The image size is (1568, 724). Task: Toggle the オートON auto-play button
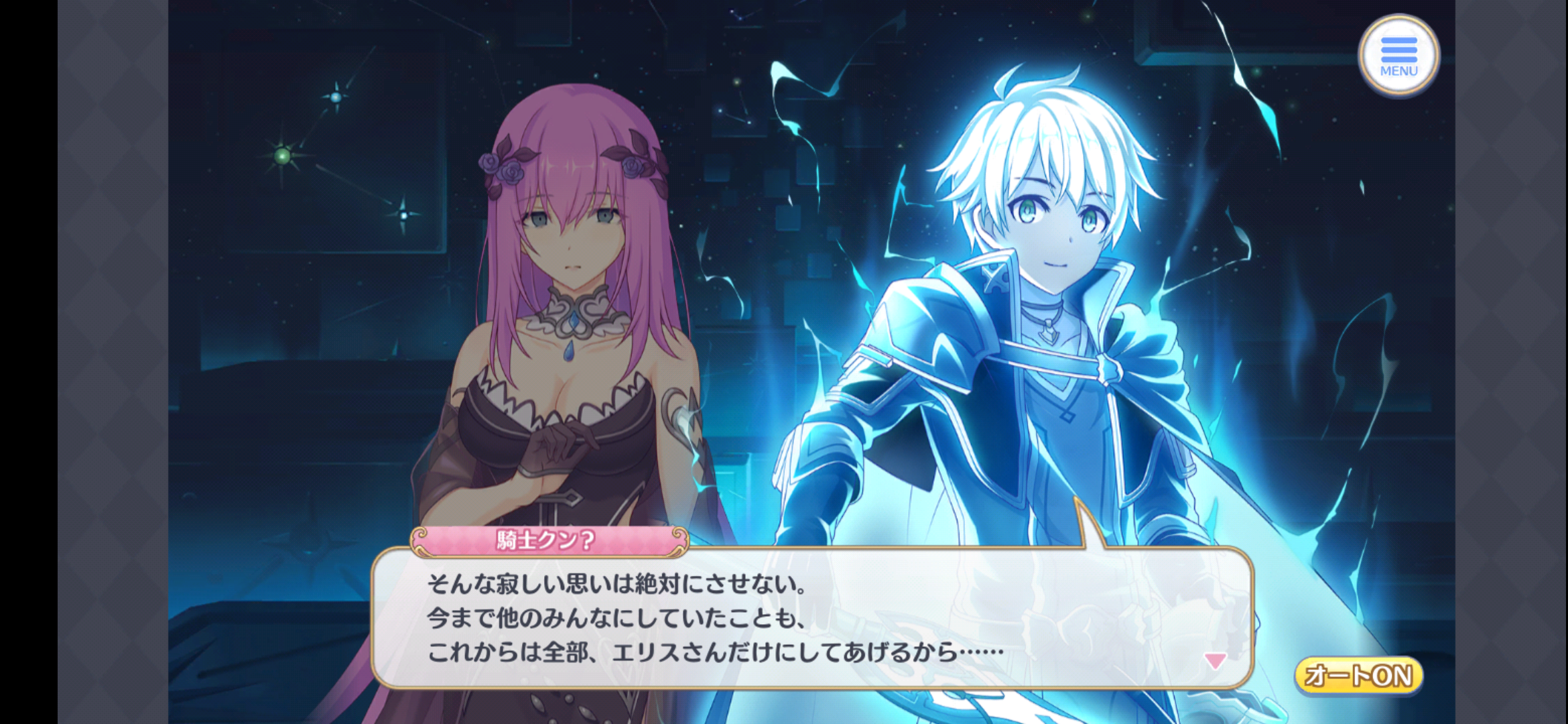(1358, 676)
